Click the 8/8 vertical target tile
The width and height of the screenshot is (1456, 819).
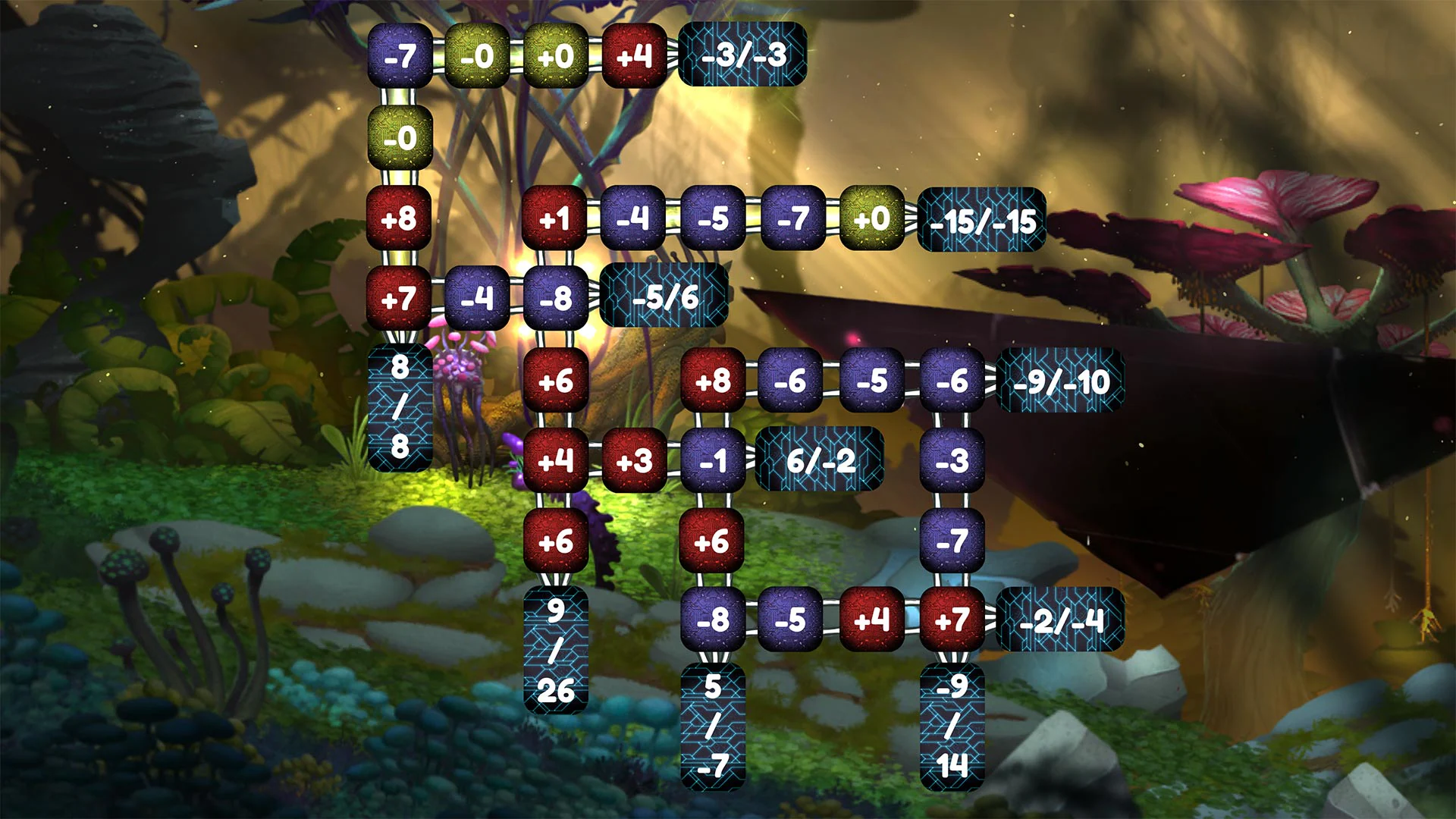click(400, 406)
